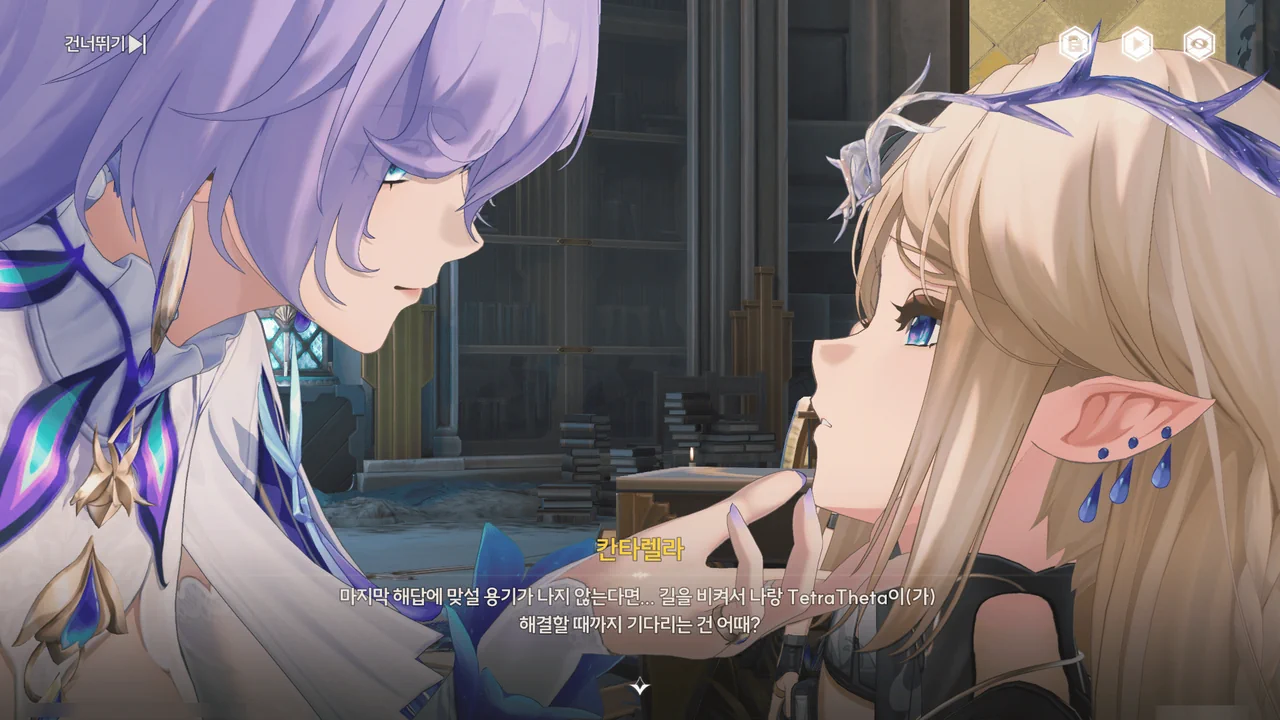1280x720 pixels.
Task: Hide the dialogue interface with the eye icon
Action: (1198, 44)
